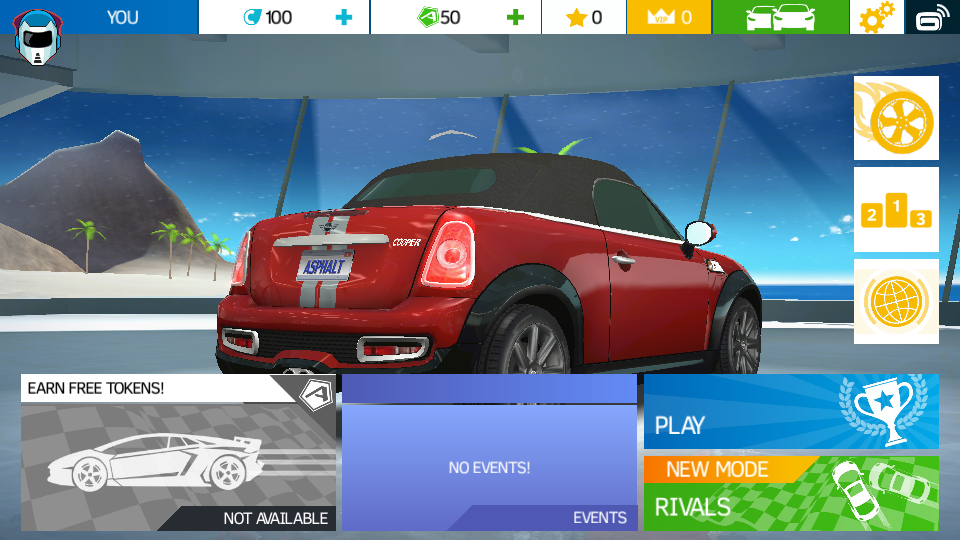This screenshot has width=960, height=540.
Task: Open the Gameloft connect icon
Action: click(932, 17)
